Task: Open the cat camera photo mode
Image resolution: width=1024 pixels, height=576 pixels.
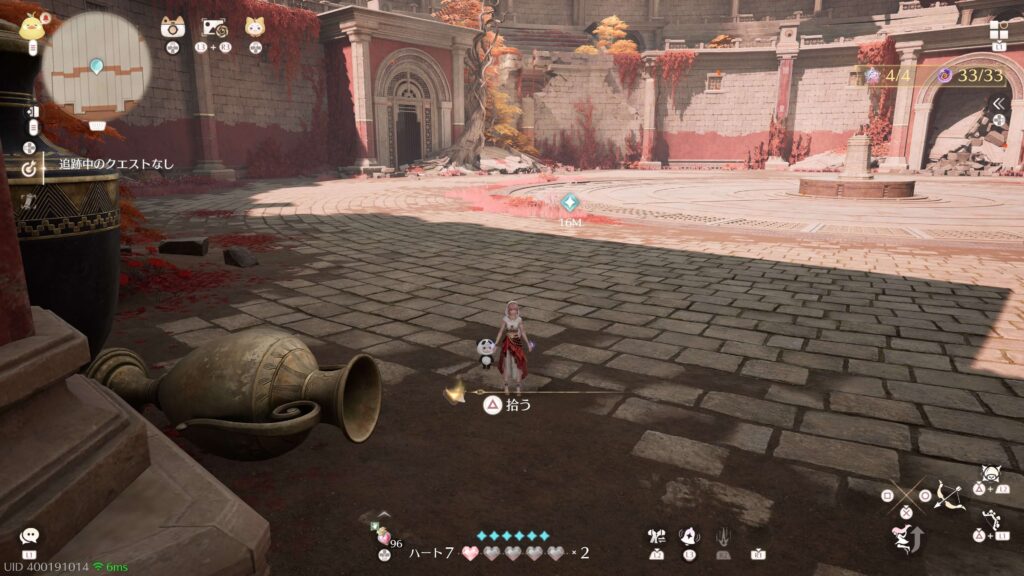Action: click(x=173, y=28)
